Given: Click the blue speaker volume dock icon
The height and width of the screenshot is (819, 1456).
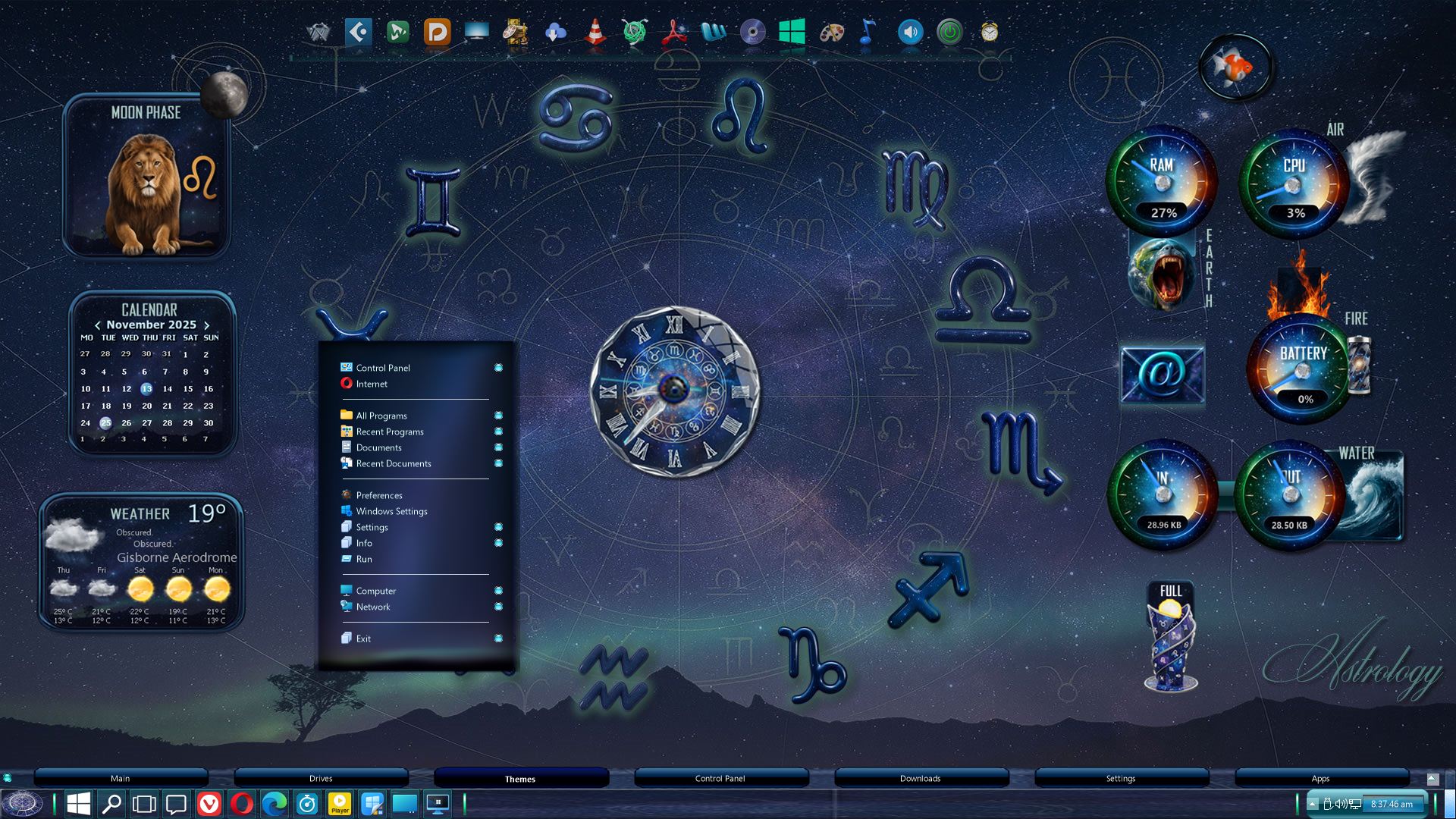Looking at the screenshot, I should 910,33.
